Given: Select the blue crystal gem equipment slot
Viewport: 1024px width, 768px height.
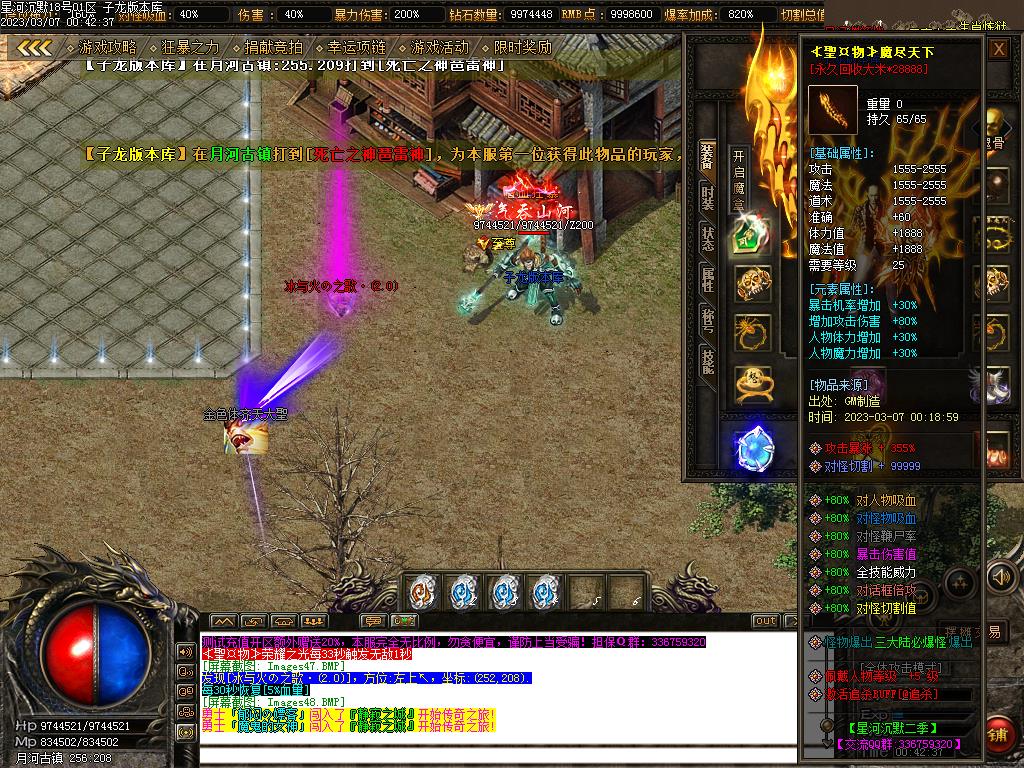Looking at the screenshot, I should click(752, 446).
